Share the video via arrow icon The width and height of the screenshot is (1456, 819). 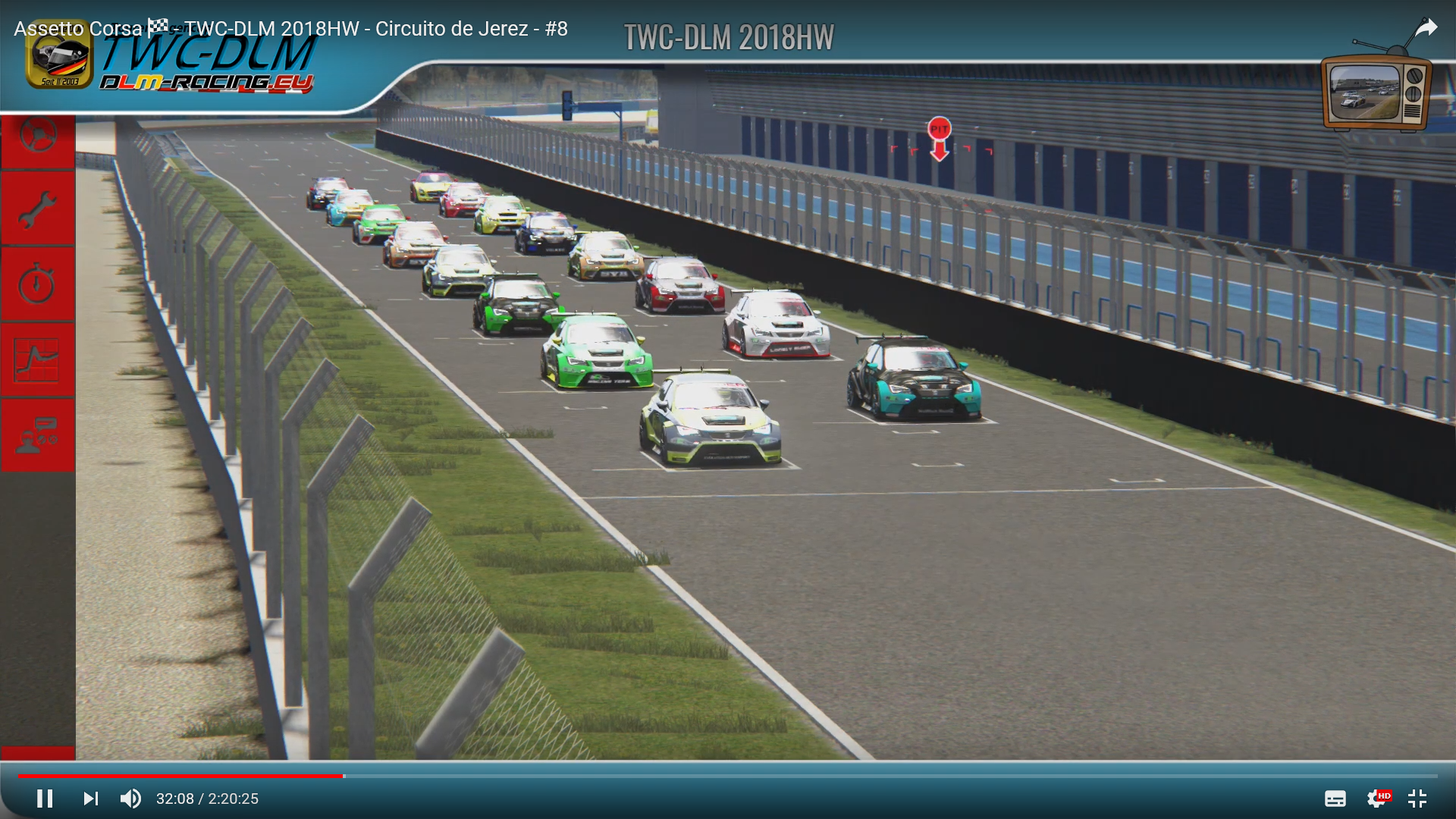(1426, 29)
